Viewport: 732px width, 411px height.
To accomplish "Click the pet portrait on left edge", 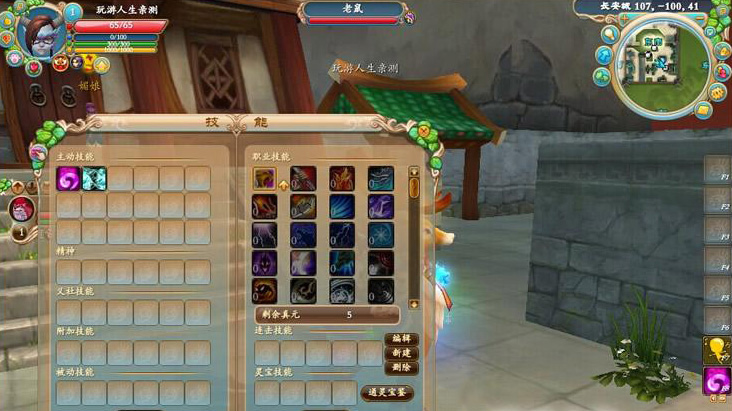I will (22, 210).
